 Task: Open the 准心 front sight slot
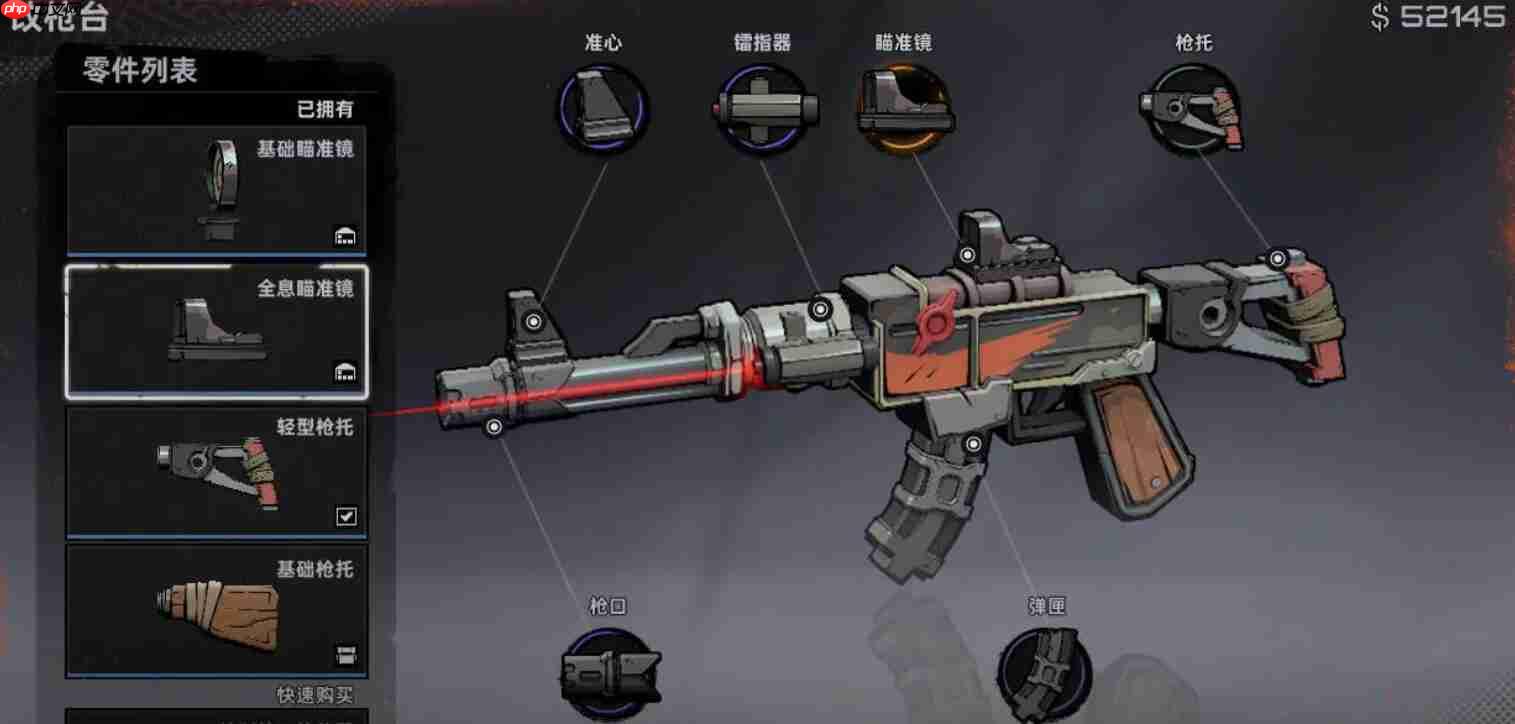[603, 109]
